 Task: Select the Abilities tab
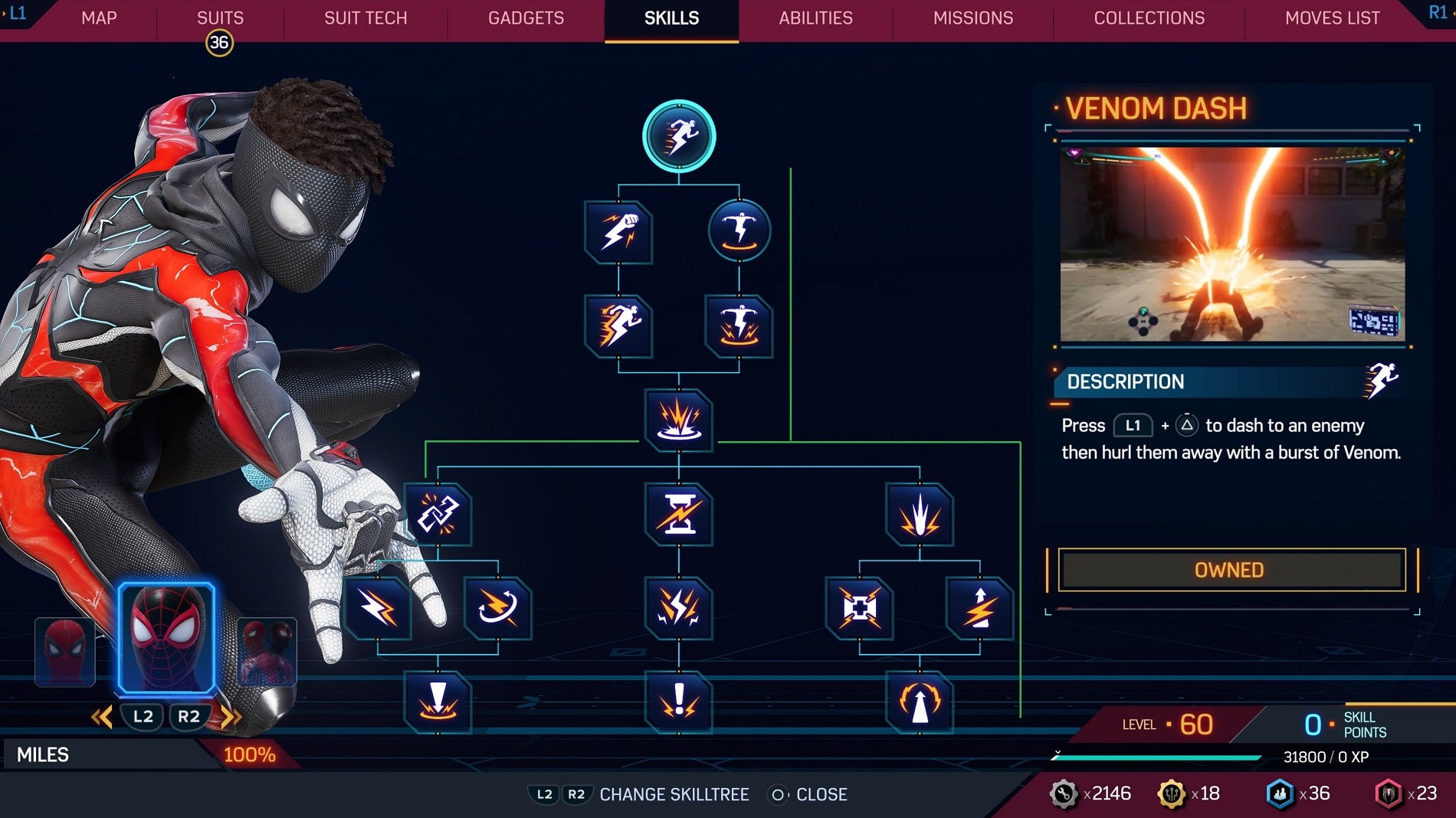click(815, 18)
